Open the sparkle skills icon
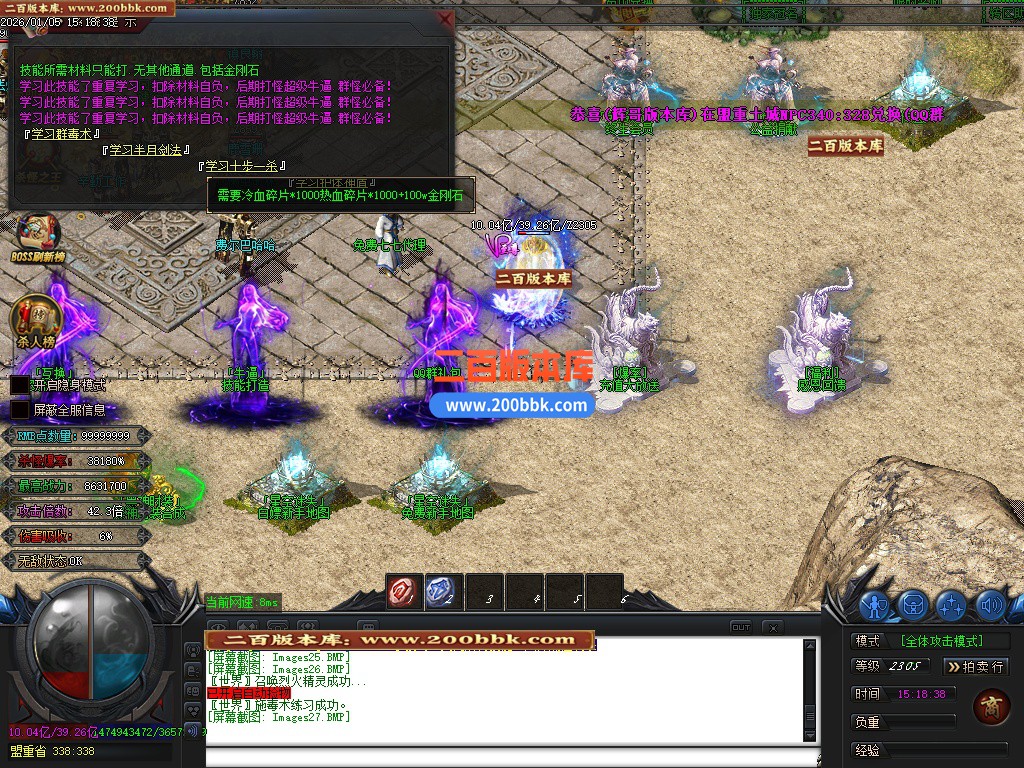Image resolution: width=1024 pixels, height=768 pixels. 951,605
